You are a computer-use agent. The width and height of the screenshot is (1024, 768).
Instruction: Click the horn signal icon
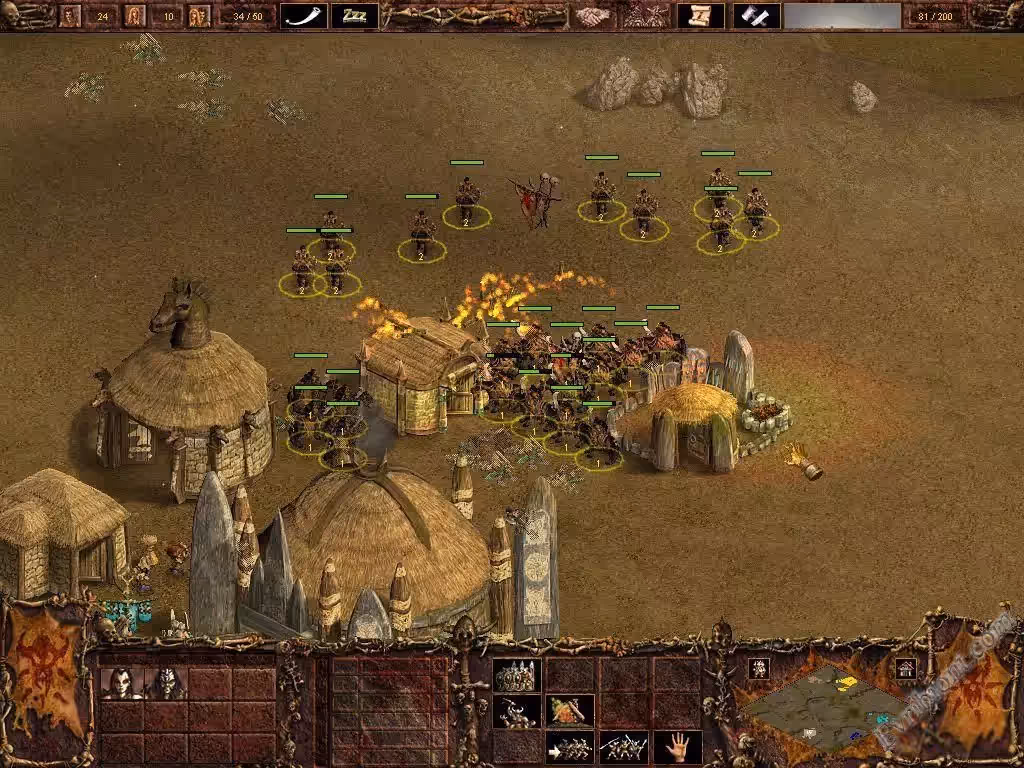tap(303, 15)
